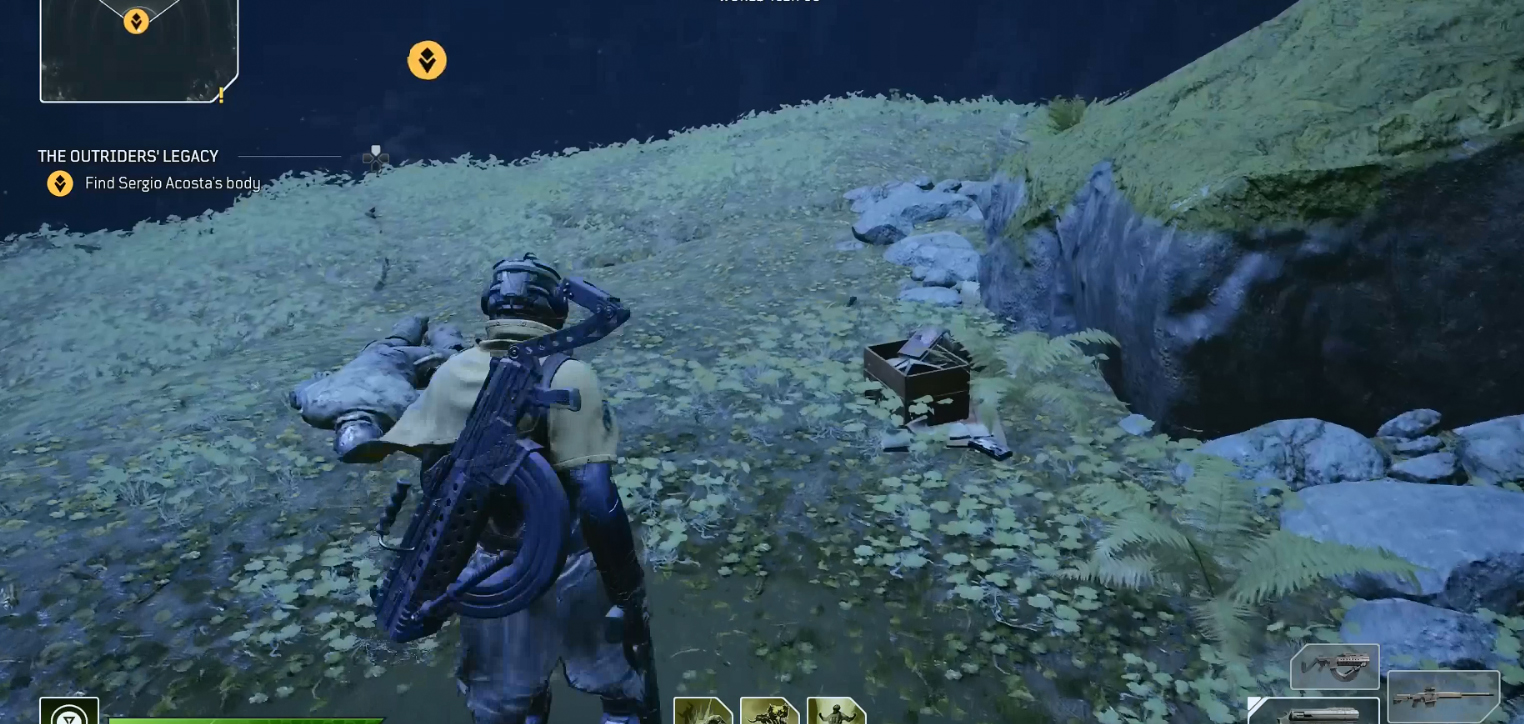Select the world quest marker above the hillside
Screen dimensions: 1524x724
427,60
